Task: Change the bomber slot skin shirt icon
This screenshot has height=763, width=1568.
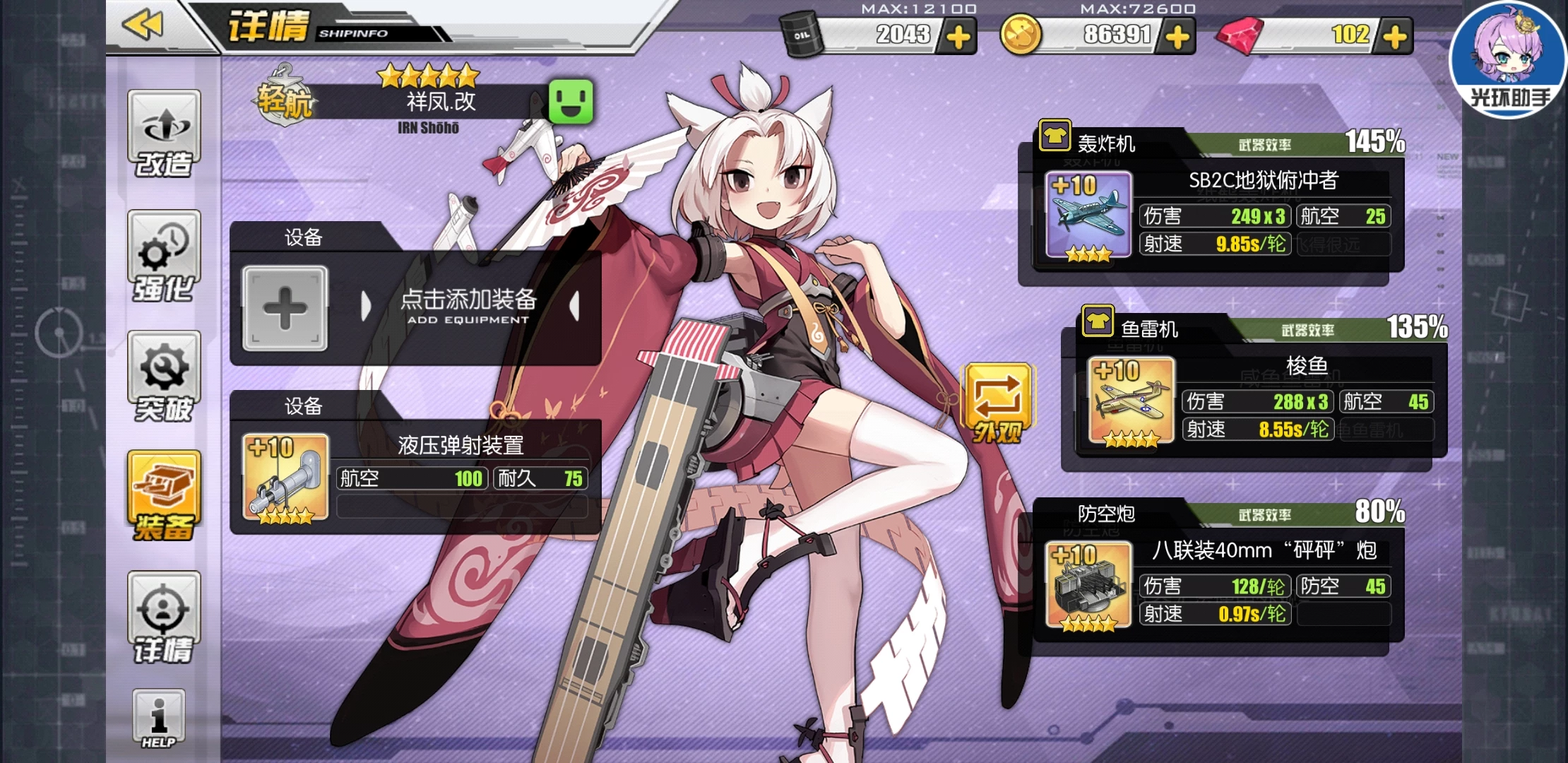Action: (1055, 136)
